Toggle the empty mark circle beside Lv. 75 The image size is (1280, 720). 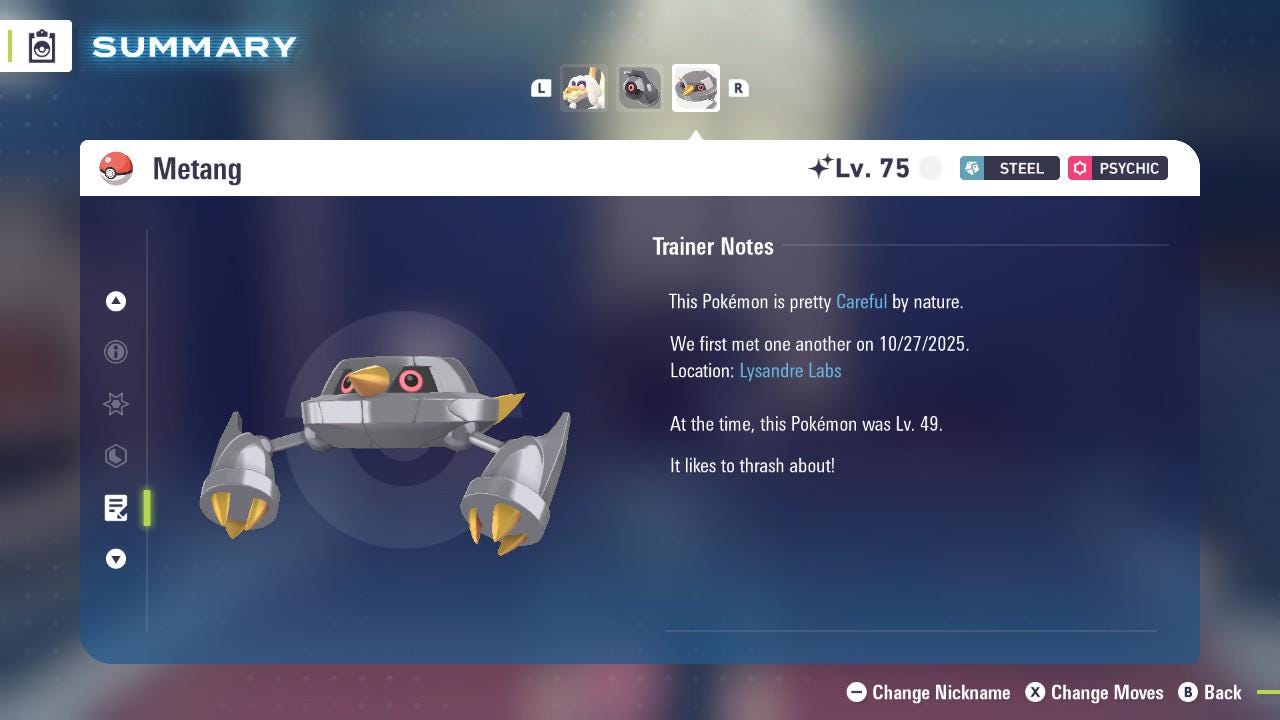coord(930,168)
